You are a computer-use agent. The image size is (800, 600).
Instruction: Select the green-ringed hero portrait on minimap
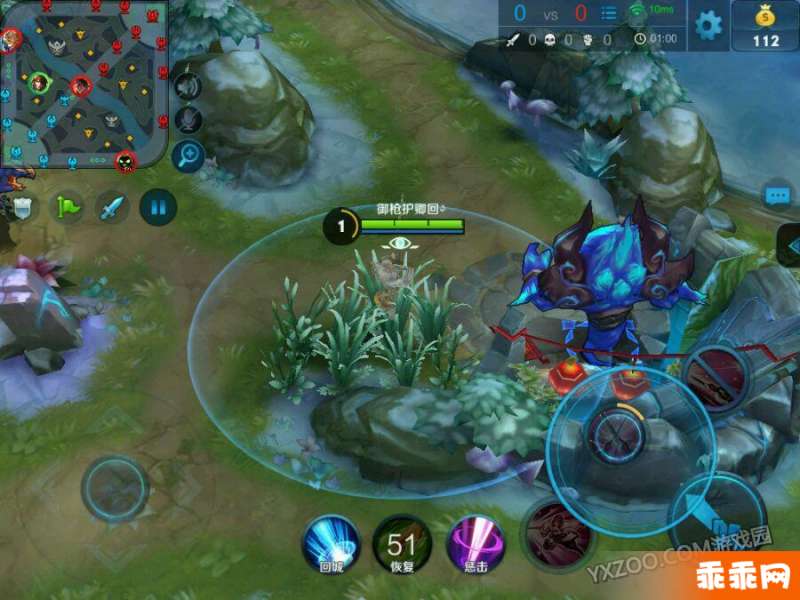[39, 82]
